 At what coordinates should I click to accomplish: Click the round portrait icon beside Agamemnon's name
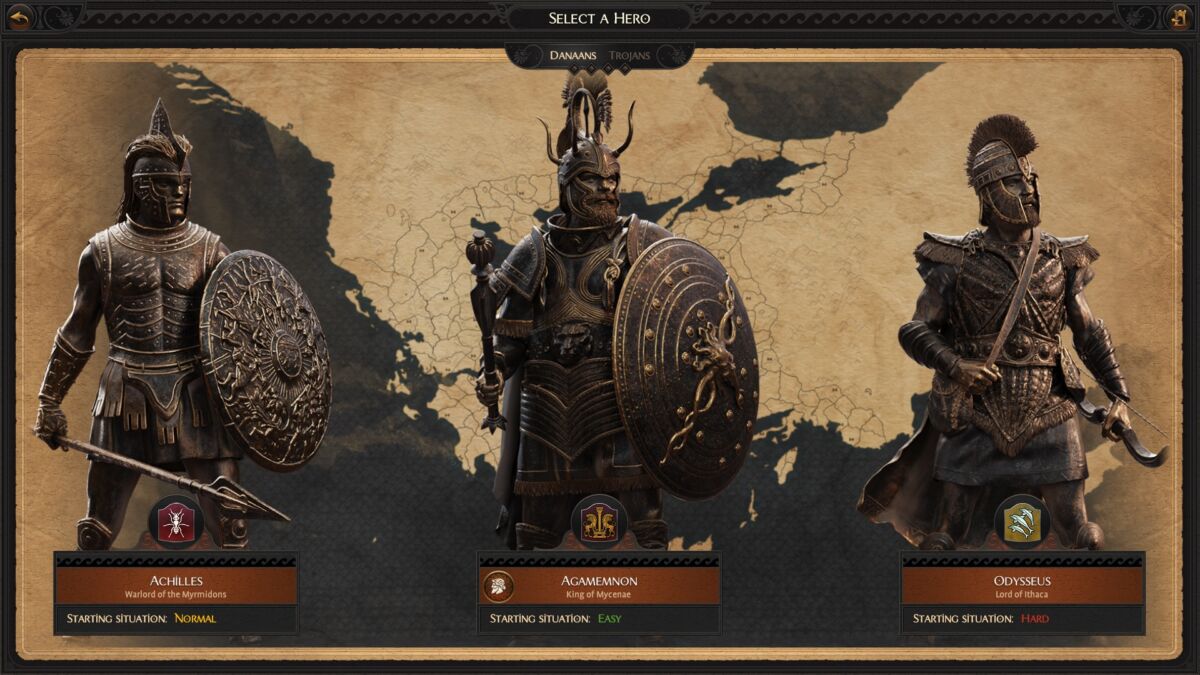(498, 586)
